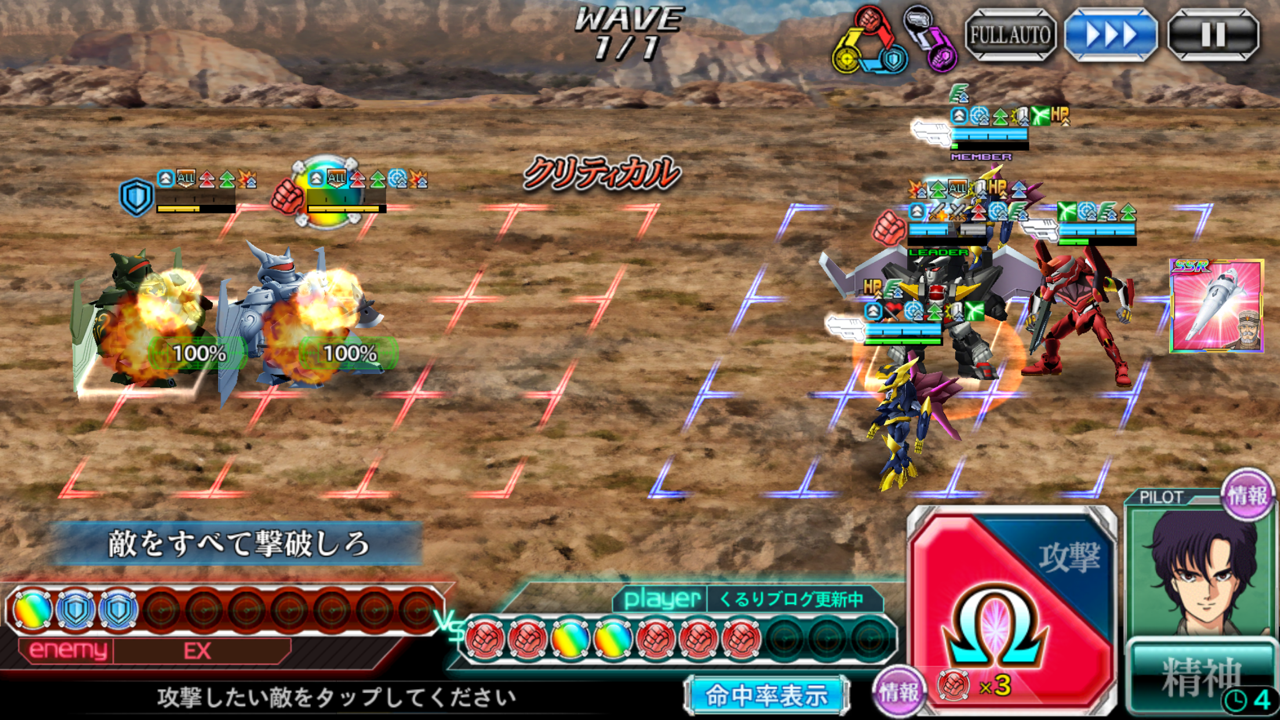
Task: Toggle FULL AUTO battle mode
Action: tap(1010, 33)
